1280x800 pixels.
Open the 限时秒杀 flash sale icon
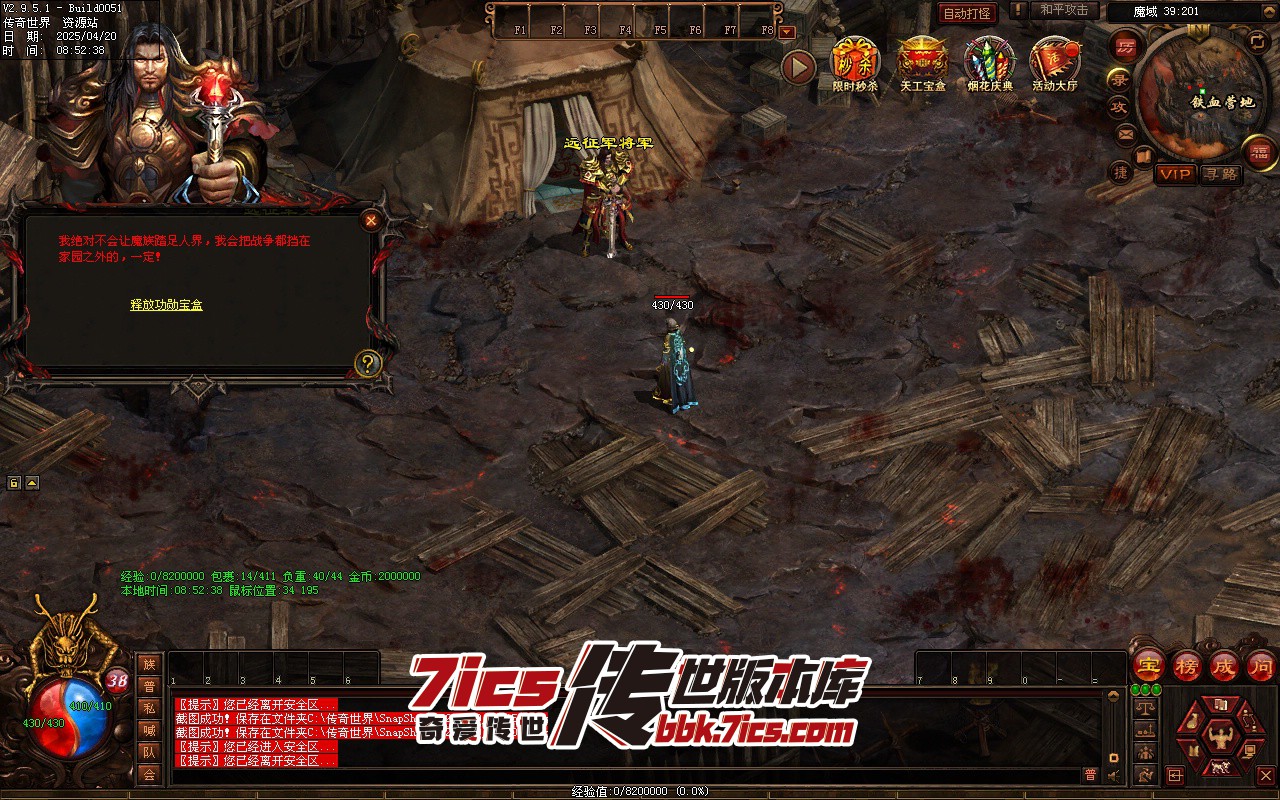855,62
